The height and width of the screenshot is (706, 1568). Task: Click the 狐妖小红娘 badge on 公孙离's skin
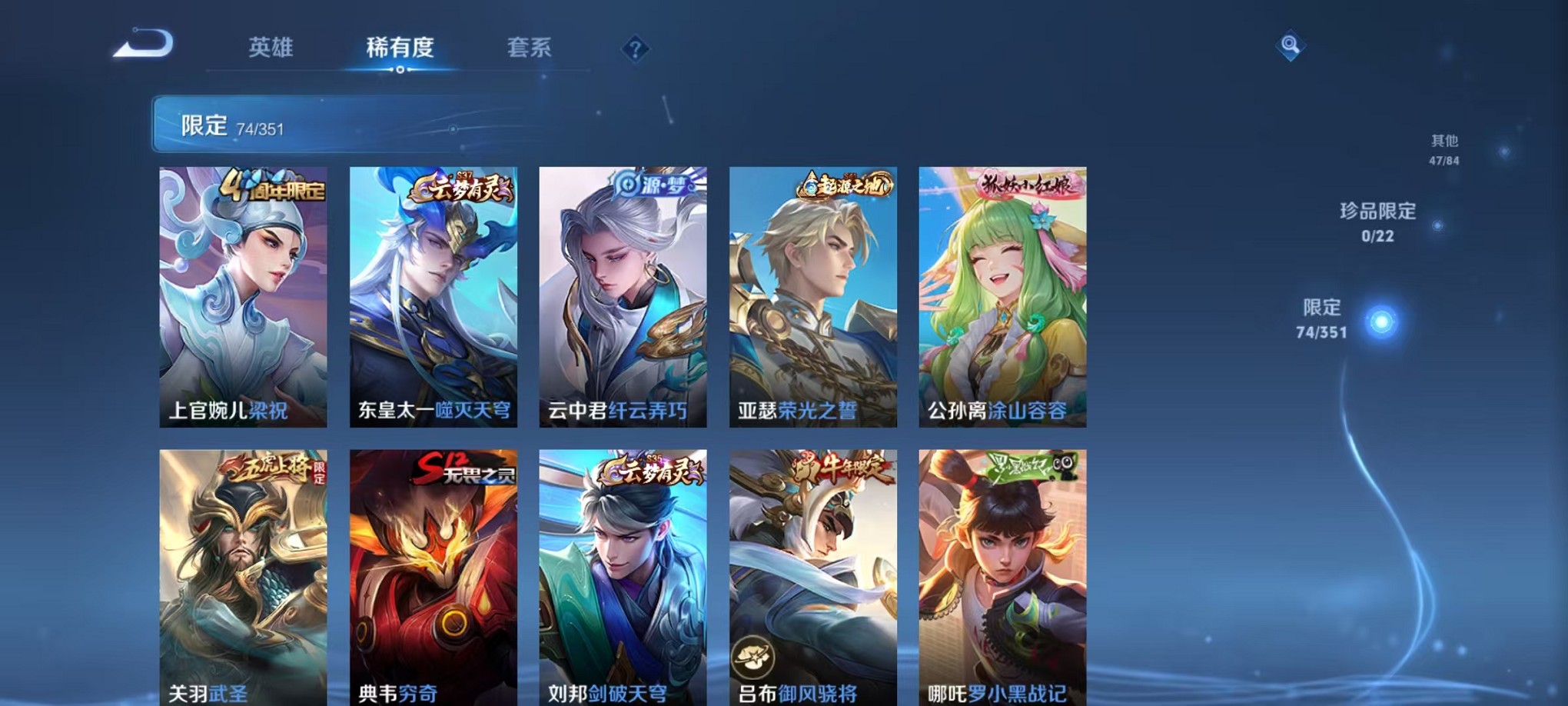[x=1028, y=183]
